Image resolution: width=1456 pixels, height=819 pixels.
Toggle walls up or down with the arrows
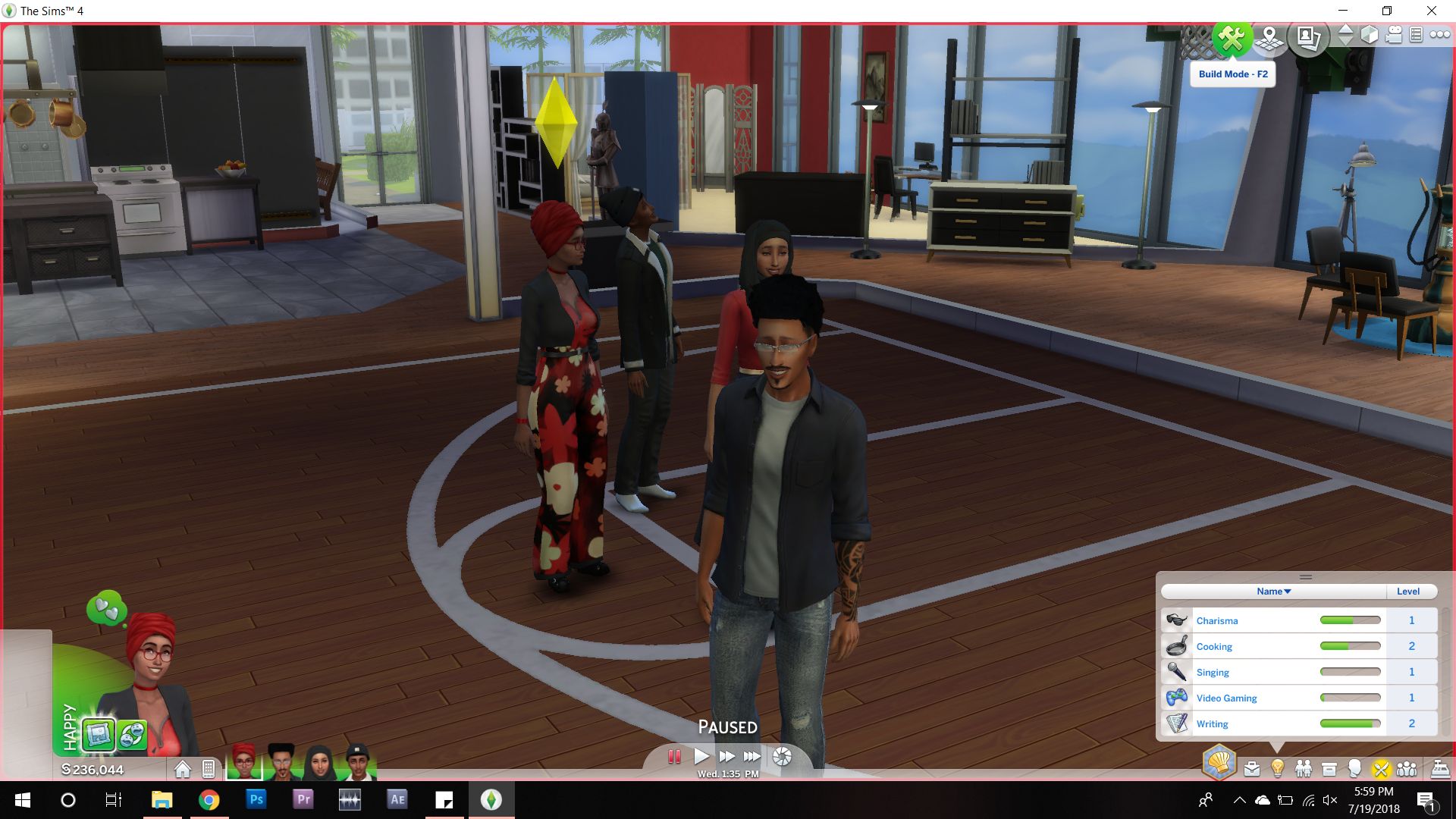1345,34
